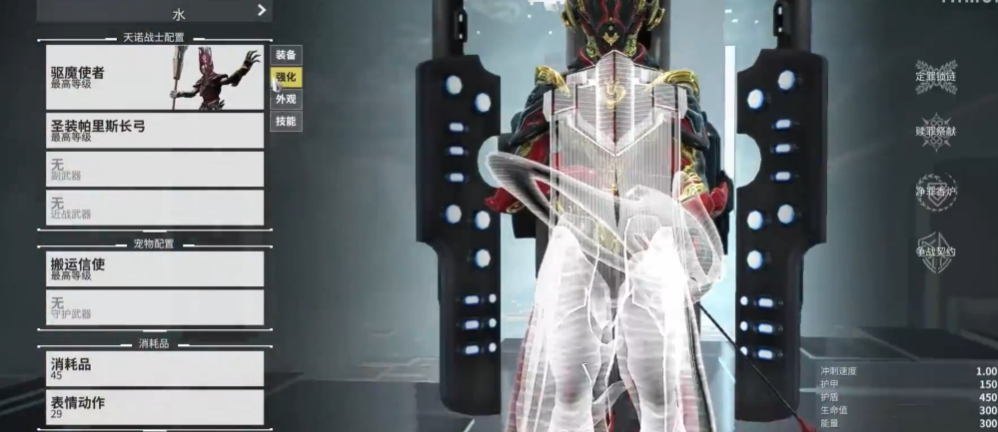
Task: Advance to the next loadout with the arrow
Action: (262, 10)
